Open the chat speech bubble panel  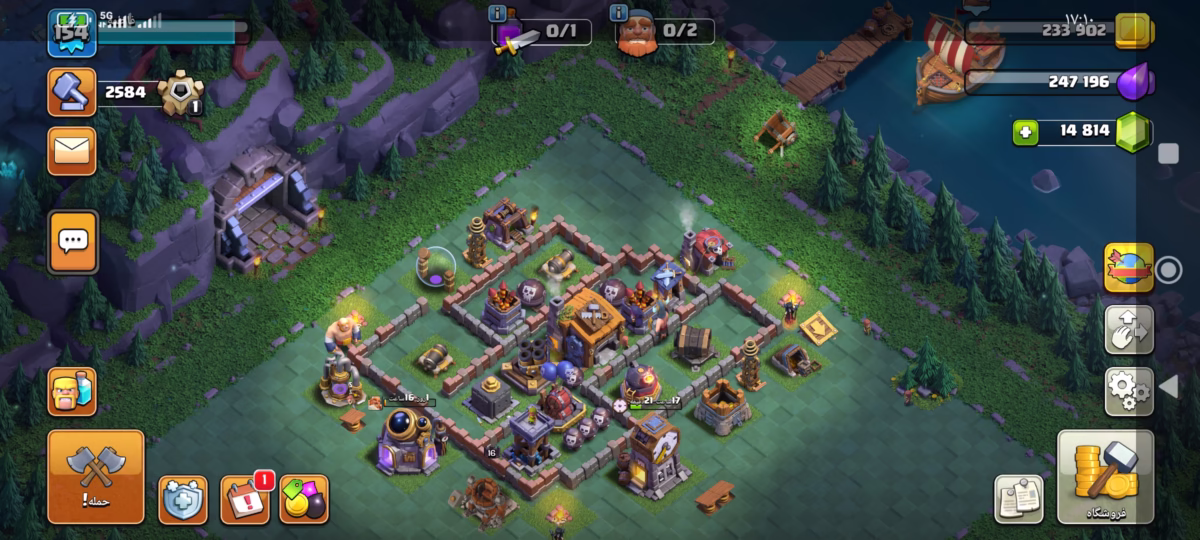[73, 241]
